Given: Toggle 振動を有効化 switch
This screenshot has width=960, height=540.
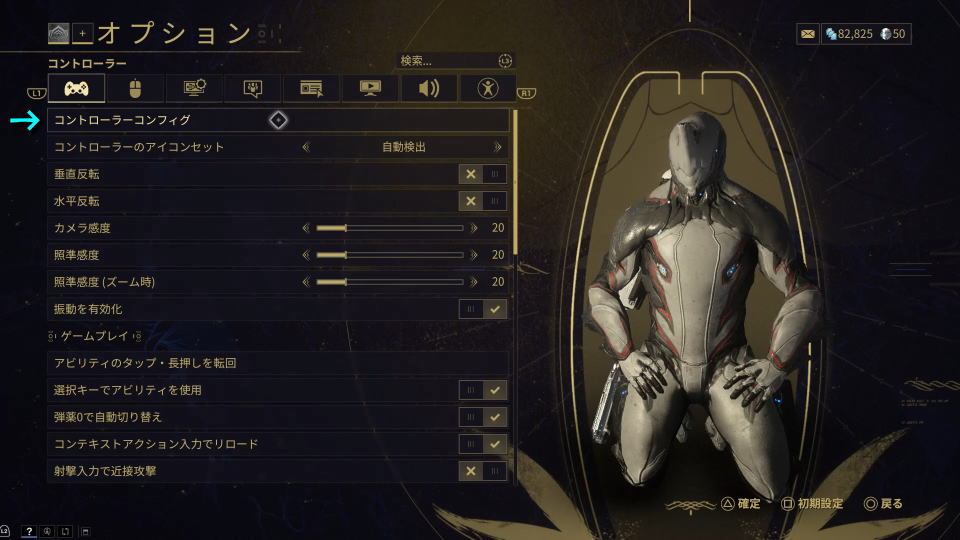Looking at the screenshot, I should coord(483,309).
